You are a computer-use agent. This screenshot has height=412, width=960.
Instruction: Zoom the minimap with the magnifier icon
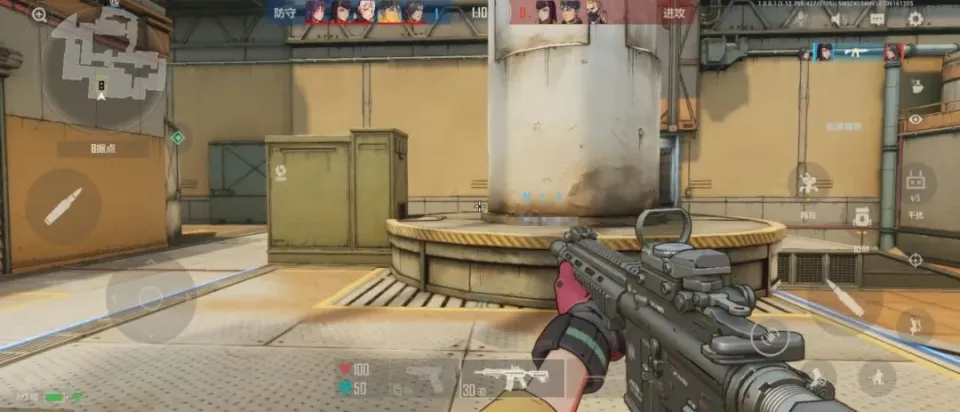(39, 14)
